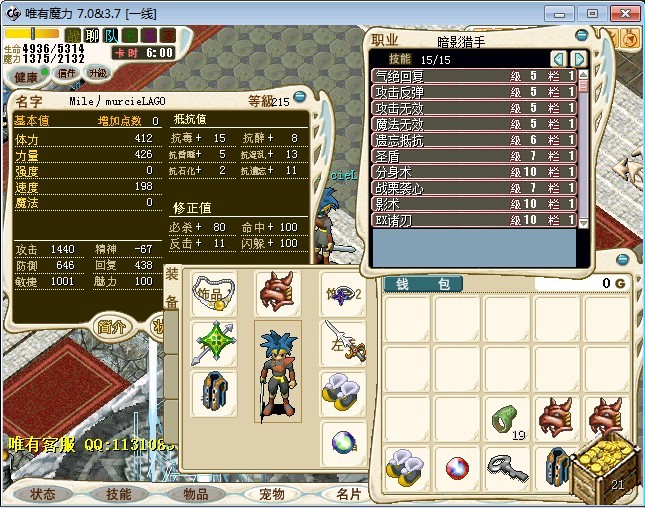Open the 状态 status tab
Viewport: 645px width, 508px height.
43,494
